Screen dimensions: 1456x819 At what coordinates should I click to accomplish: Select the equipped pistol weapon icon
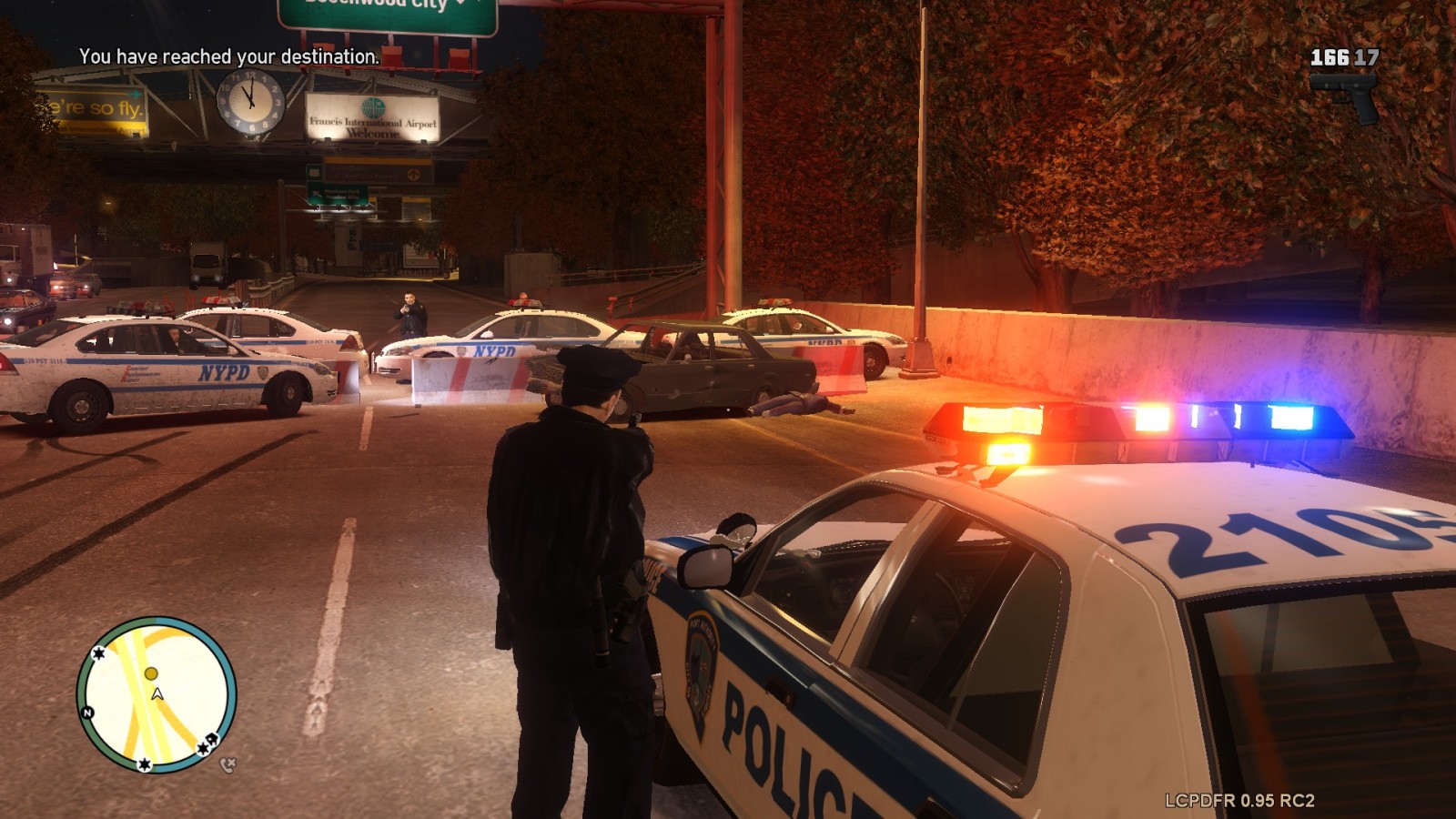click(1345, 96)
